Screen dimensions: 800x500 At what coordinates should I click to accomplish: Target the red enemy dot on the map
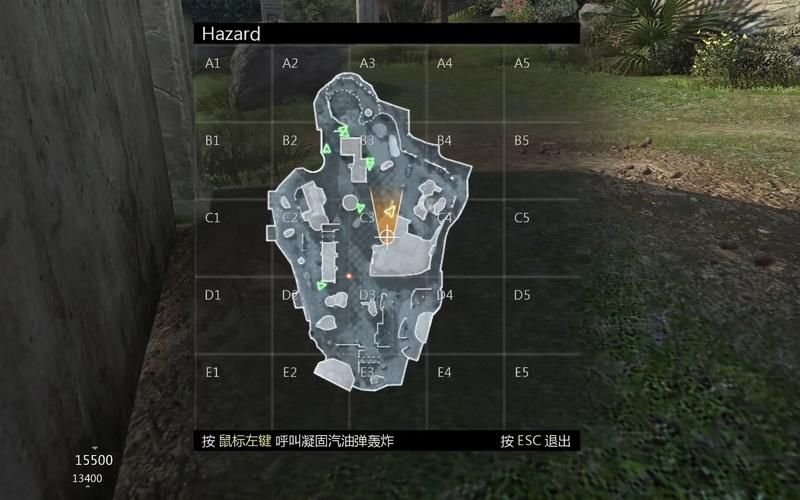348,274
